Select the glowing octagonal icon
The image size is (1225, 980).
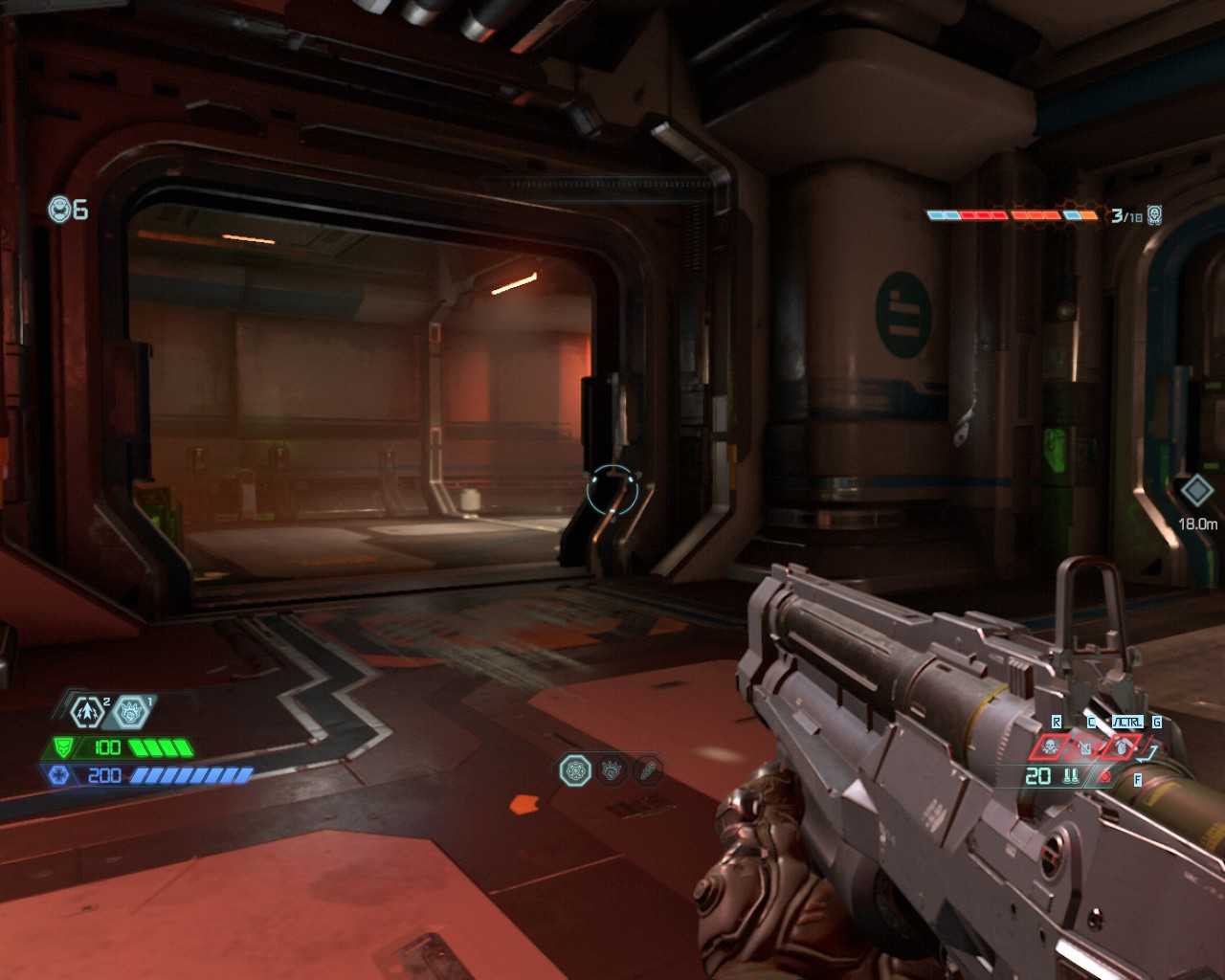coord(575,769)
